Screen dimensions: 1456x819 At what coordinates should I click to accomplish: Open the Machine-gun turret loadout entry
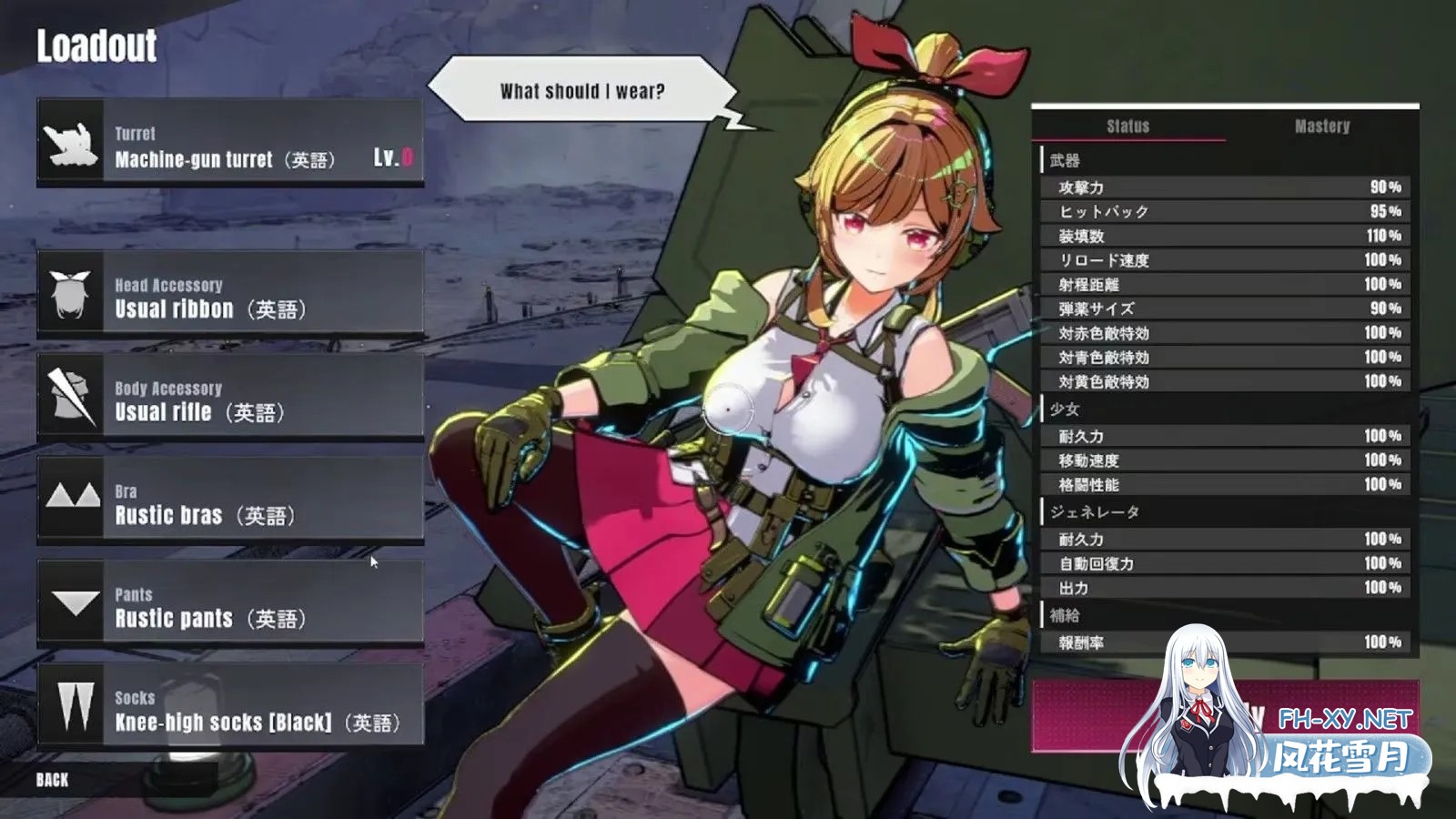pos(227,146)
